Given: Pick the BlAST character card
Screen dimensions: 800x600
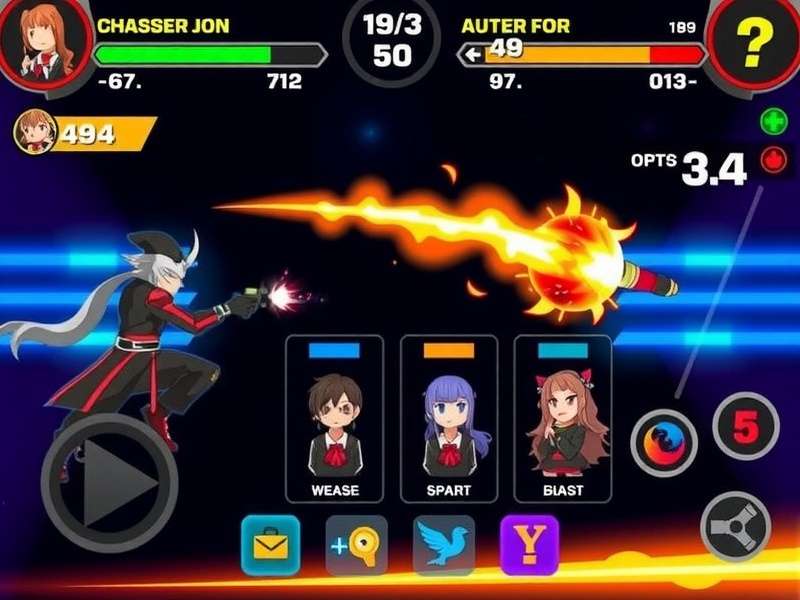Looking at the screenshot, I should coord(562,418).
